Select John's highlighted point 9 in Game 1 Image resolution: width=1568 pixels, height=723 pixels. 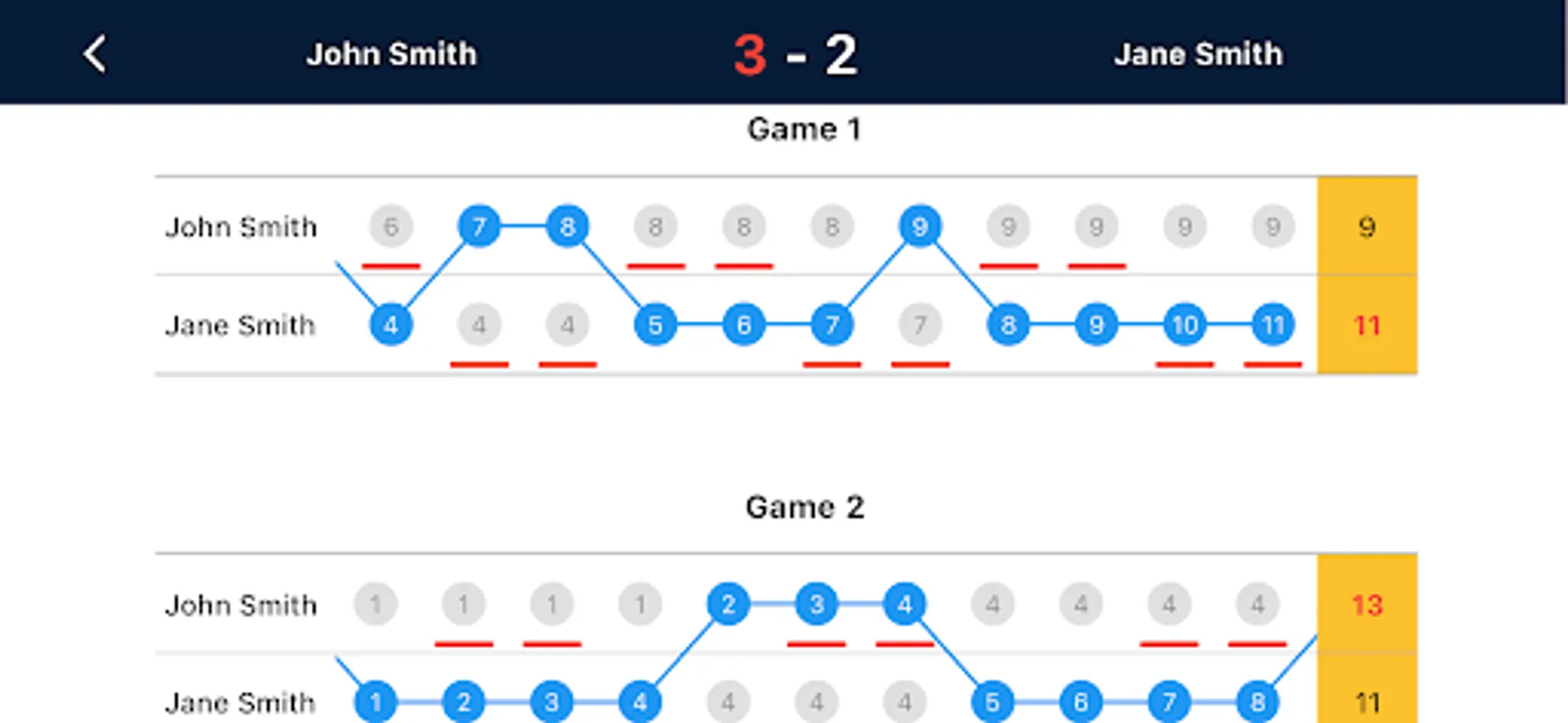click(x=920, y=227)
